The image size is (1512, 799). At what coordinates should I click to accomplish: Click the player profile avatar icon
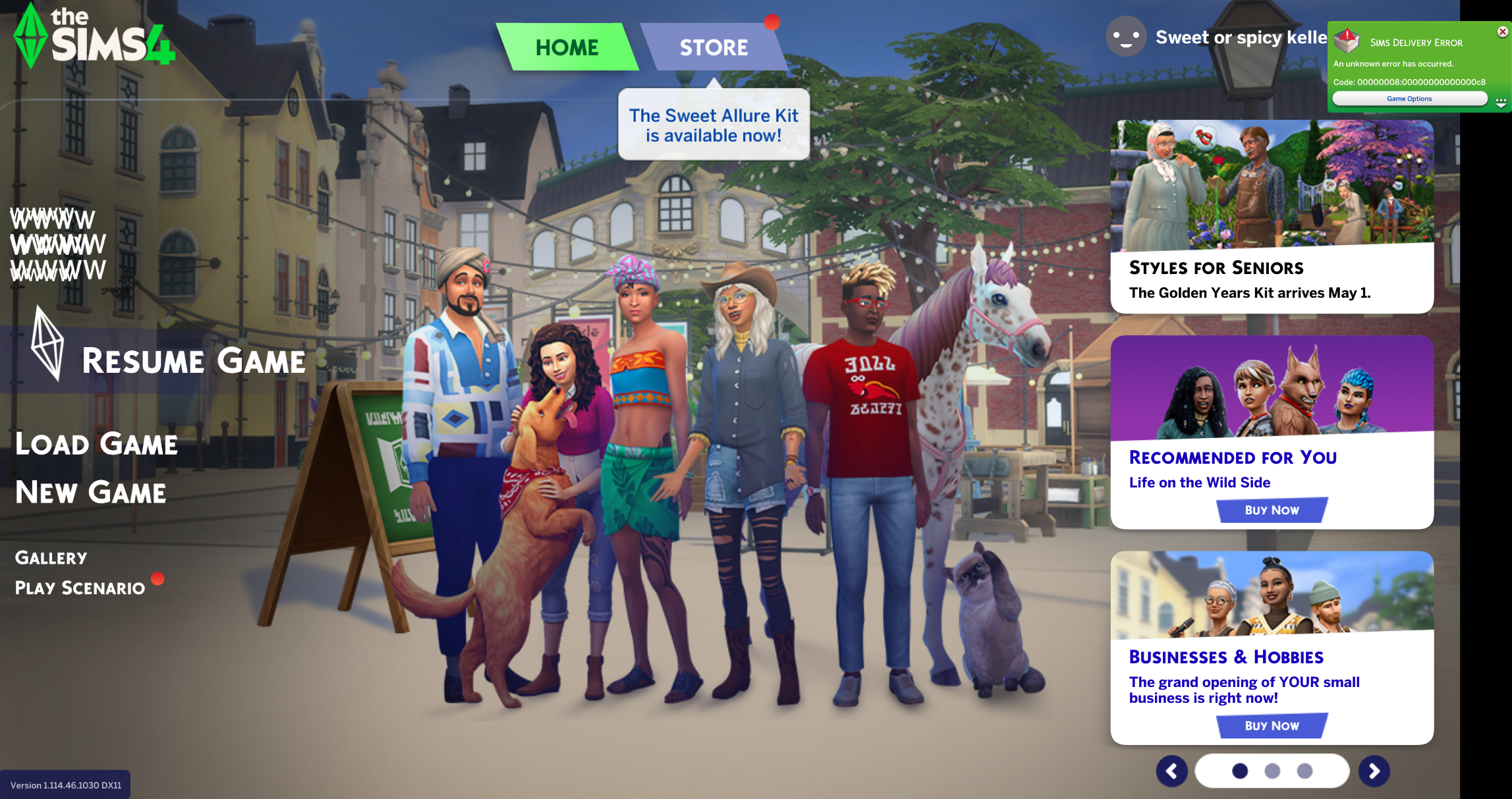click(x=1126, y=37)
